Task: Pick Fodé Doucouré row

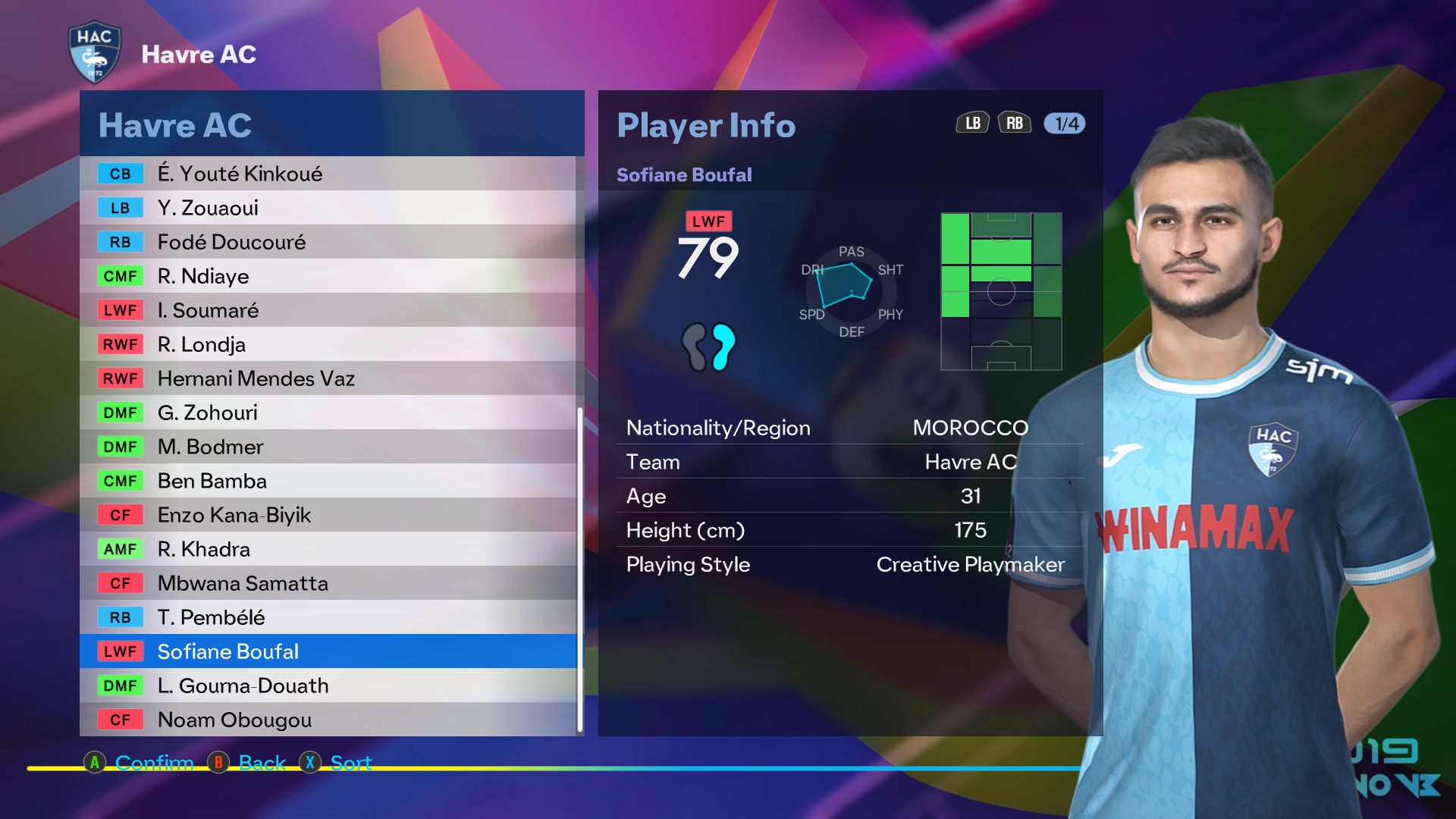Action: 328,242
